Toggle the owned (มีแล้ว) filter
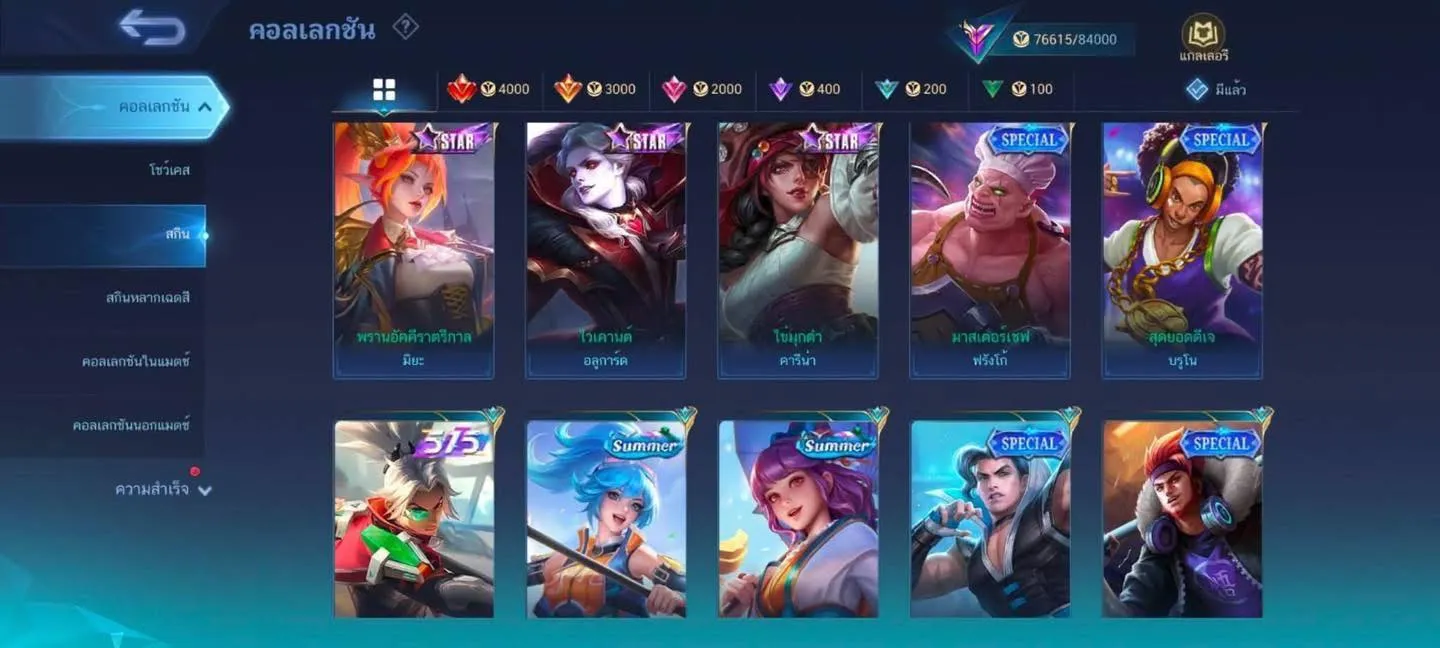The image size is (1440, 648). point(1215,89)
